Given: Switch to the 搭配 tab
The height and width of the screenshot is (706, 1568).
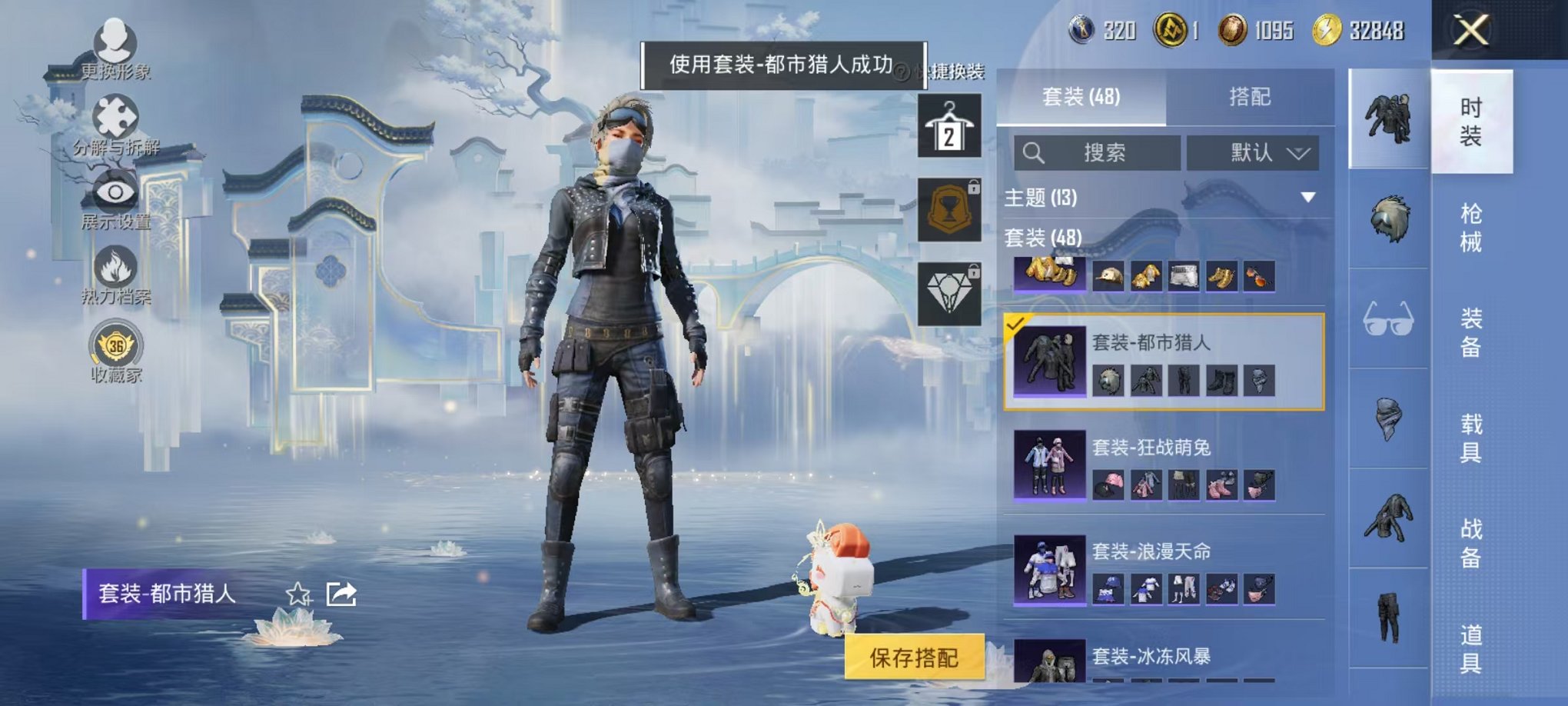Looking at the screenshot, I should click(1251, 96).
